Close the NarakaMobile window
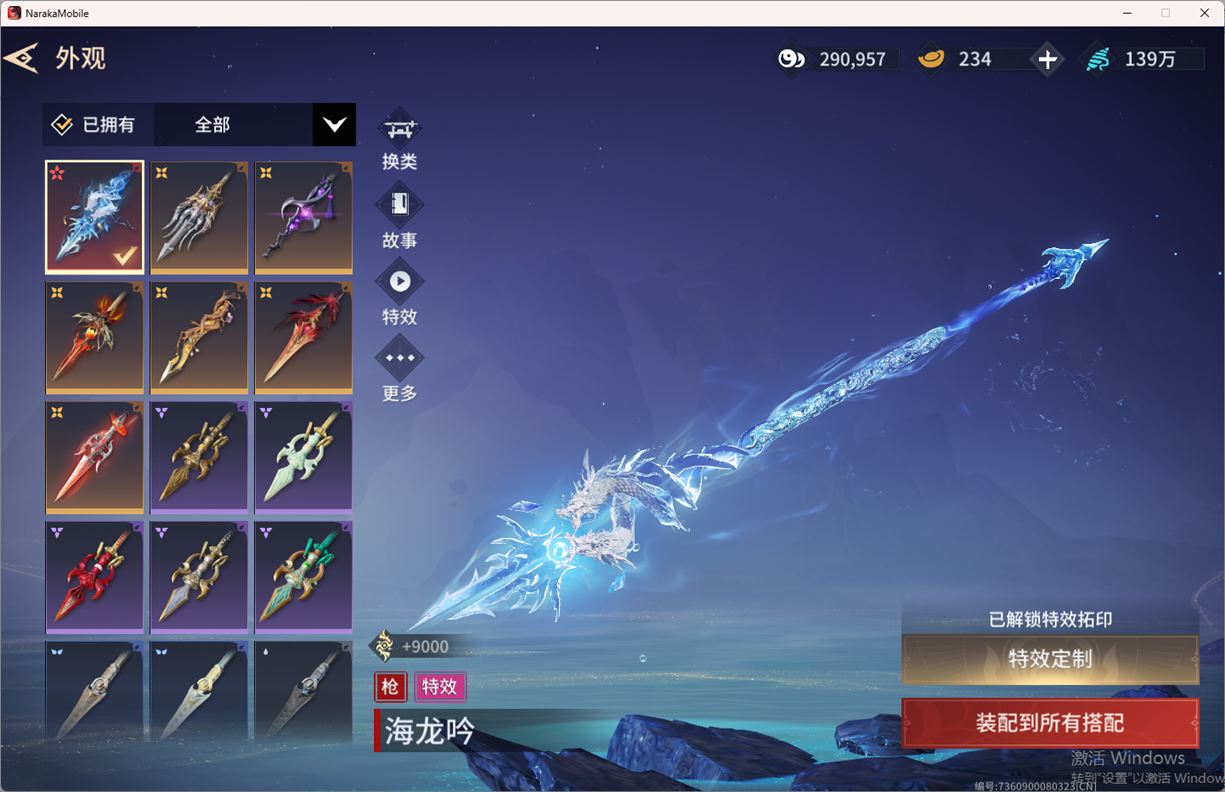 coord(1204,13)
